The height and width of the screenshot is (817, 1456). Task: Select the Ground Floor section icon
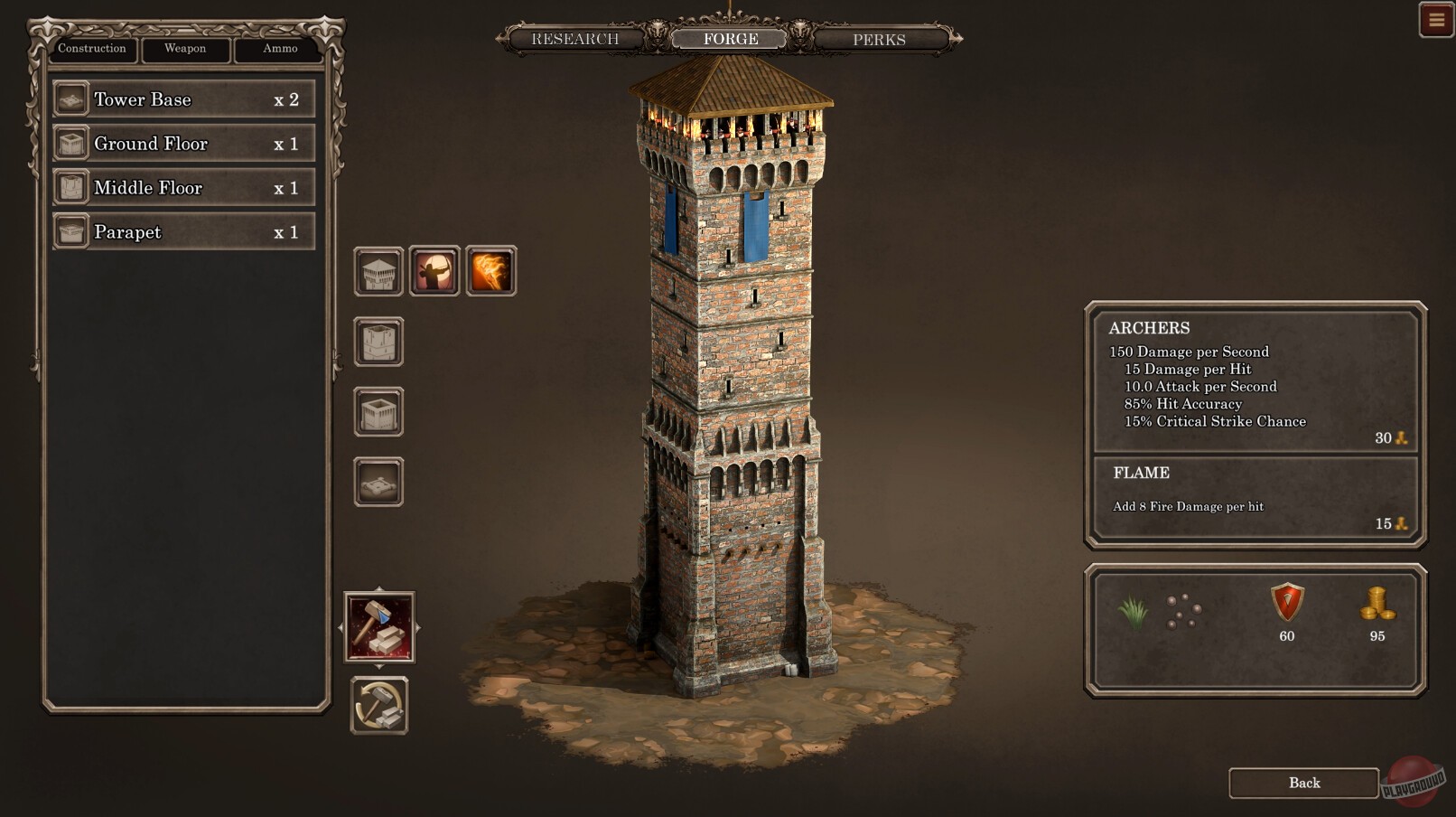(x=377, y=412)
